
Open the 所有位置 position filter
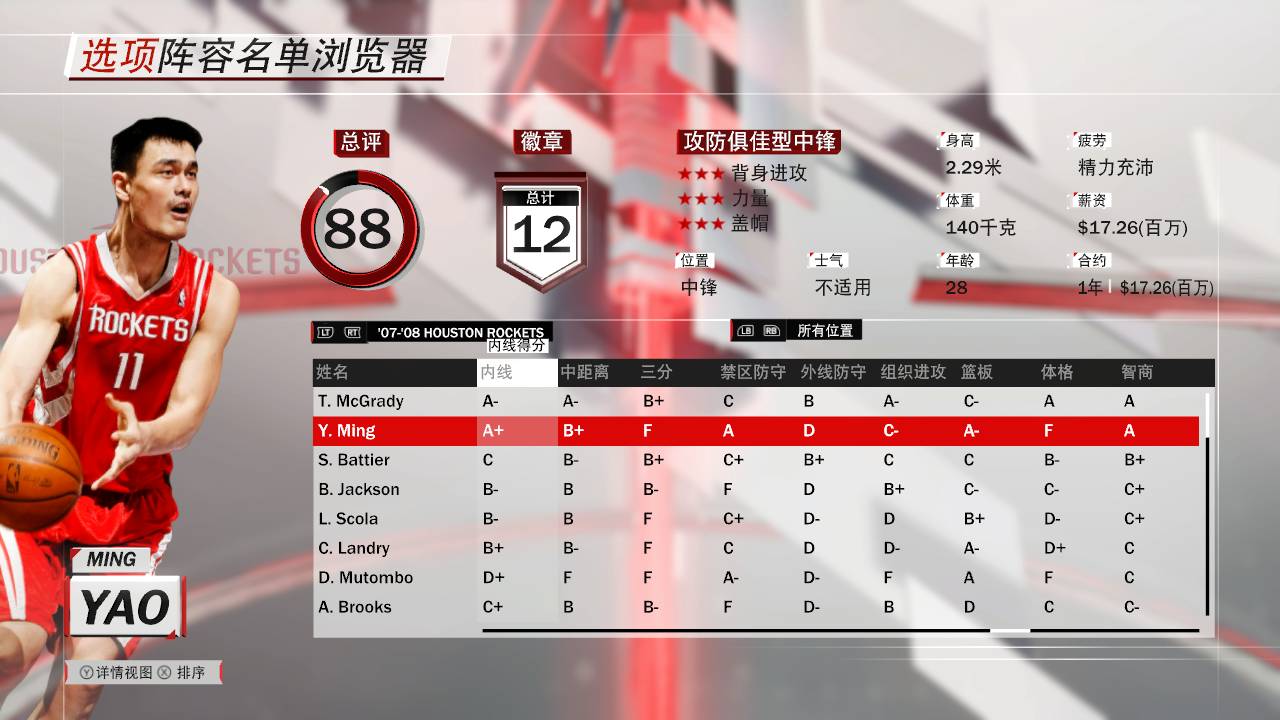(826, 330)
